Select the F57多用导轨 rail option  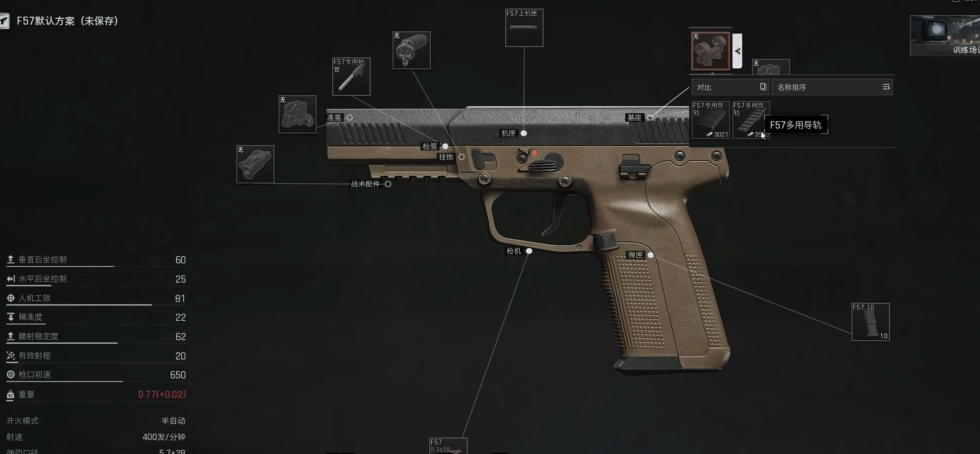point(751,120)
